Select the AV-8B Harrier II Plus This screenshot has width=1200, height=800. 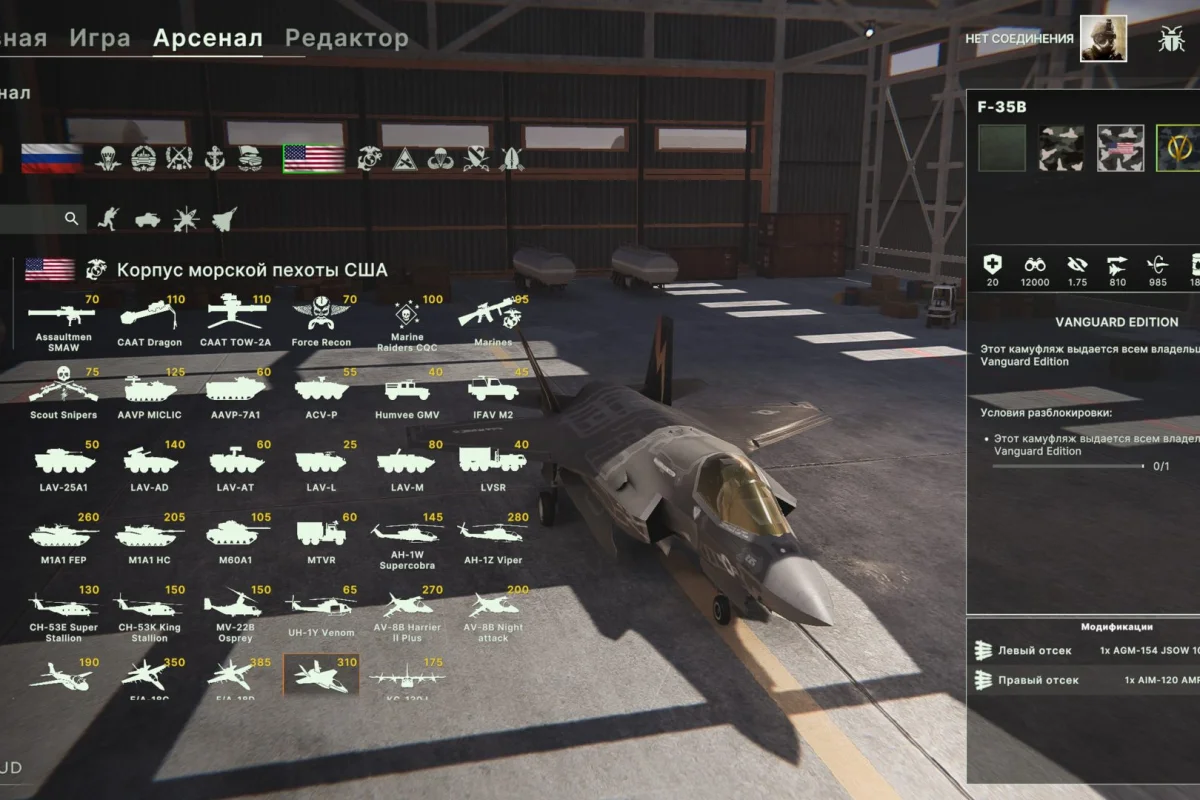406,613
